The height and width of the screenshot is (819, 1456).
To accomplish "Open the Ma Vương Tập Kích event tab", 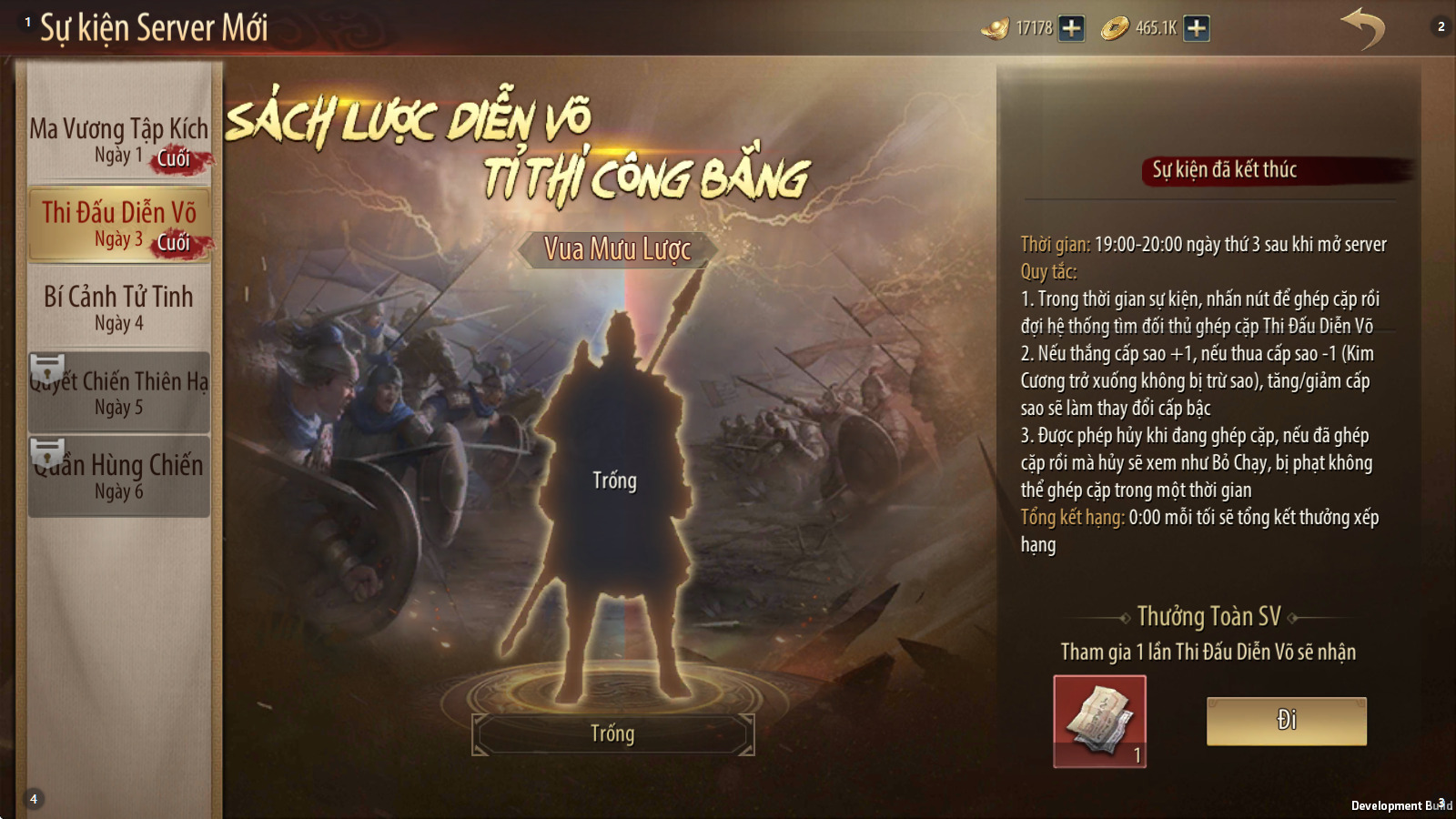I will 119,140.
